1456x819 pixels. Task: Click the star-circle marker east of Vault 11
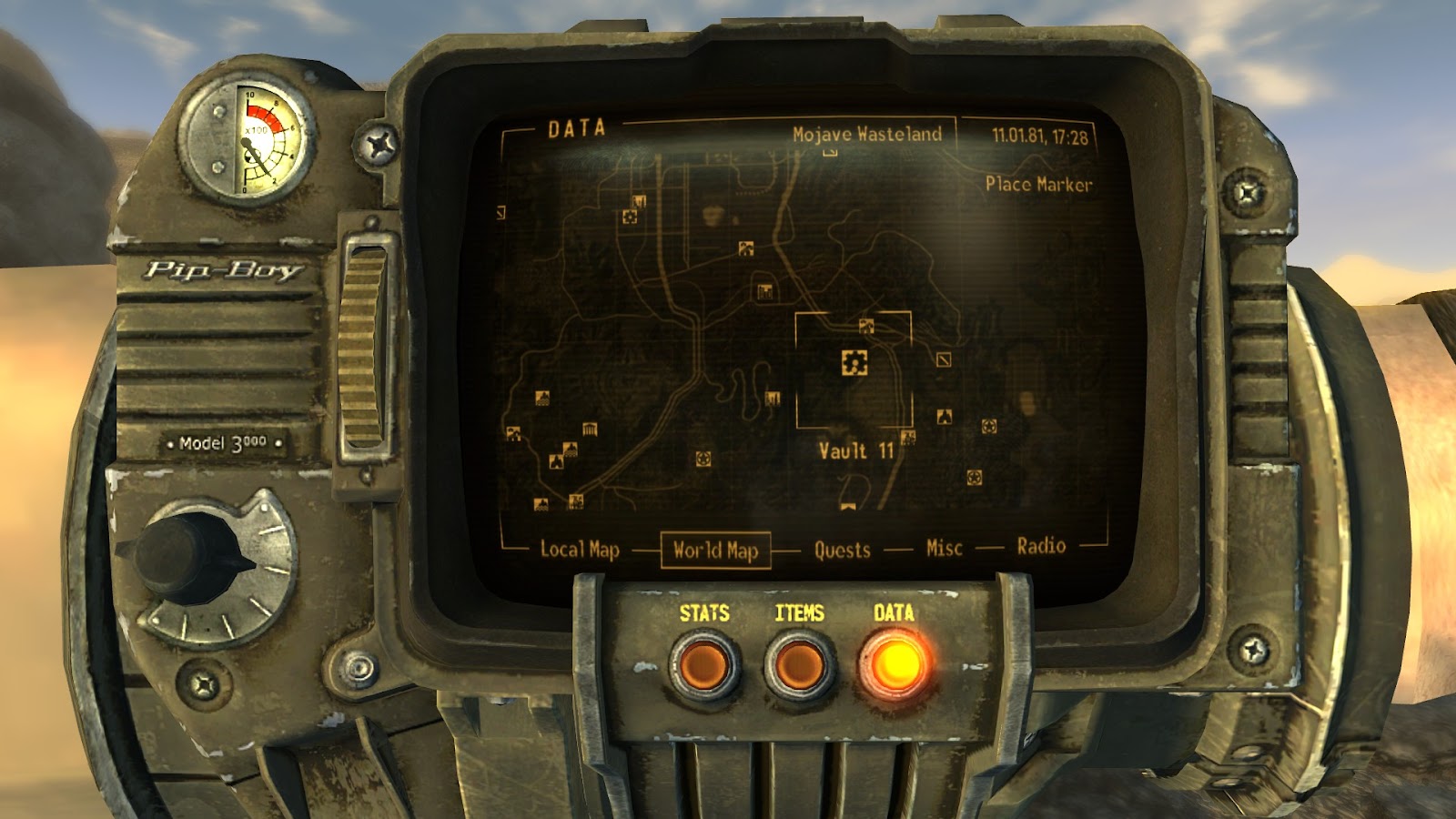tap(988, 426)
